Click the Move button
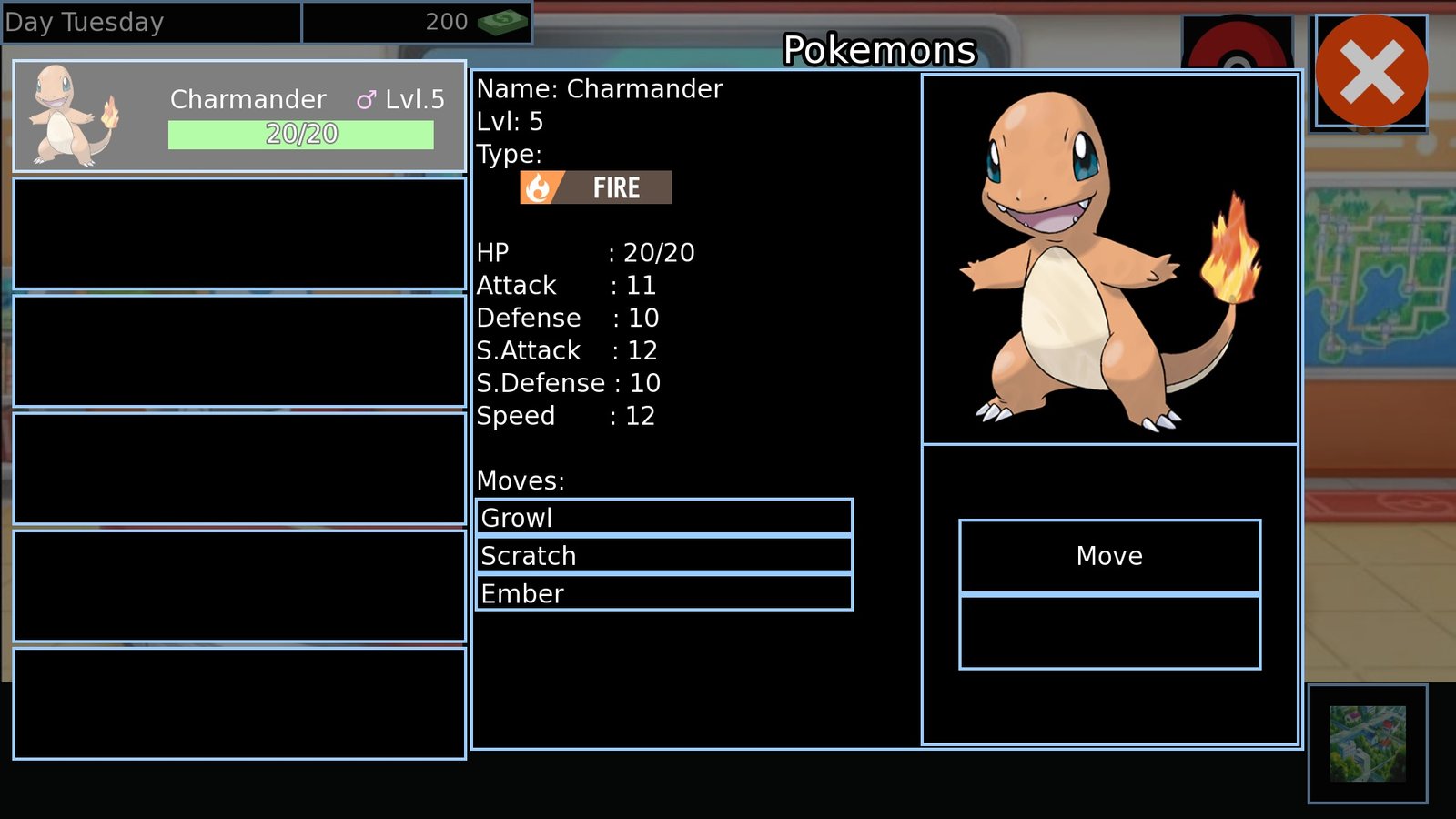This screenshot has width=1456, height=819. (x=1109, y=556)
